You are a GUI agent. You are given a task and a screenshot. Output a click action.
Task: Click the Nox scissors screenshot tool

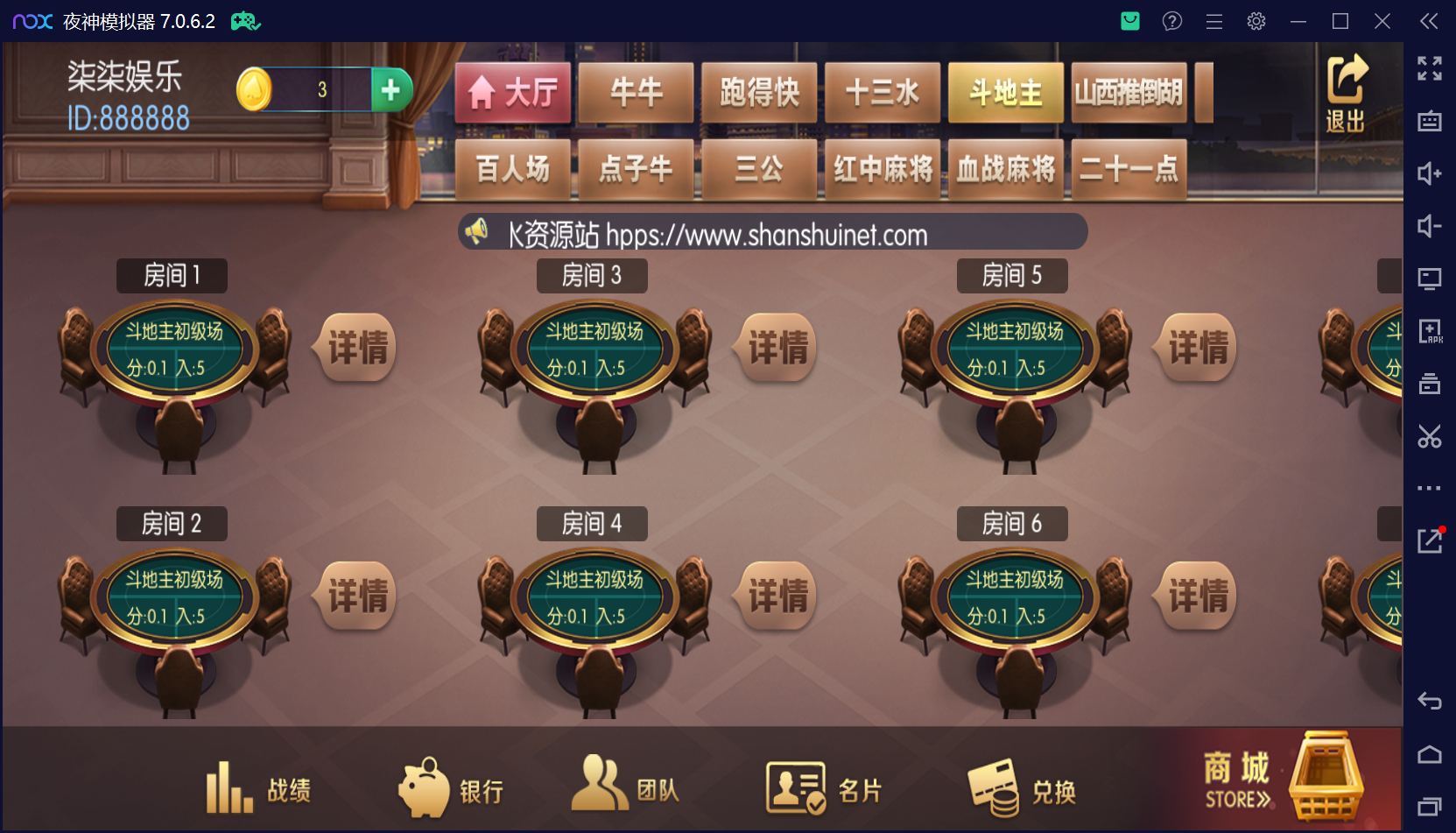click(1429, 435)
